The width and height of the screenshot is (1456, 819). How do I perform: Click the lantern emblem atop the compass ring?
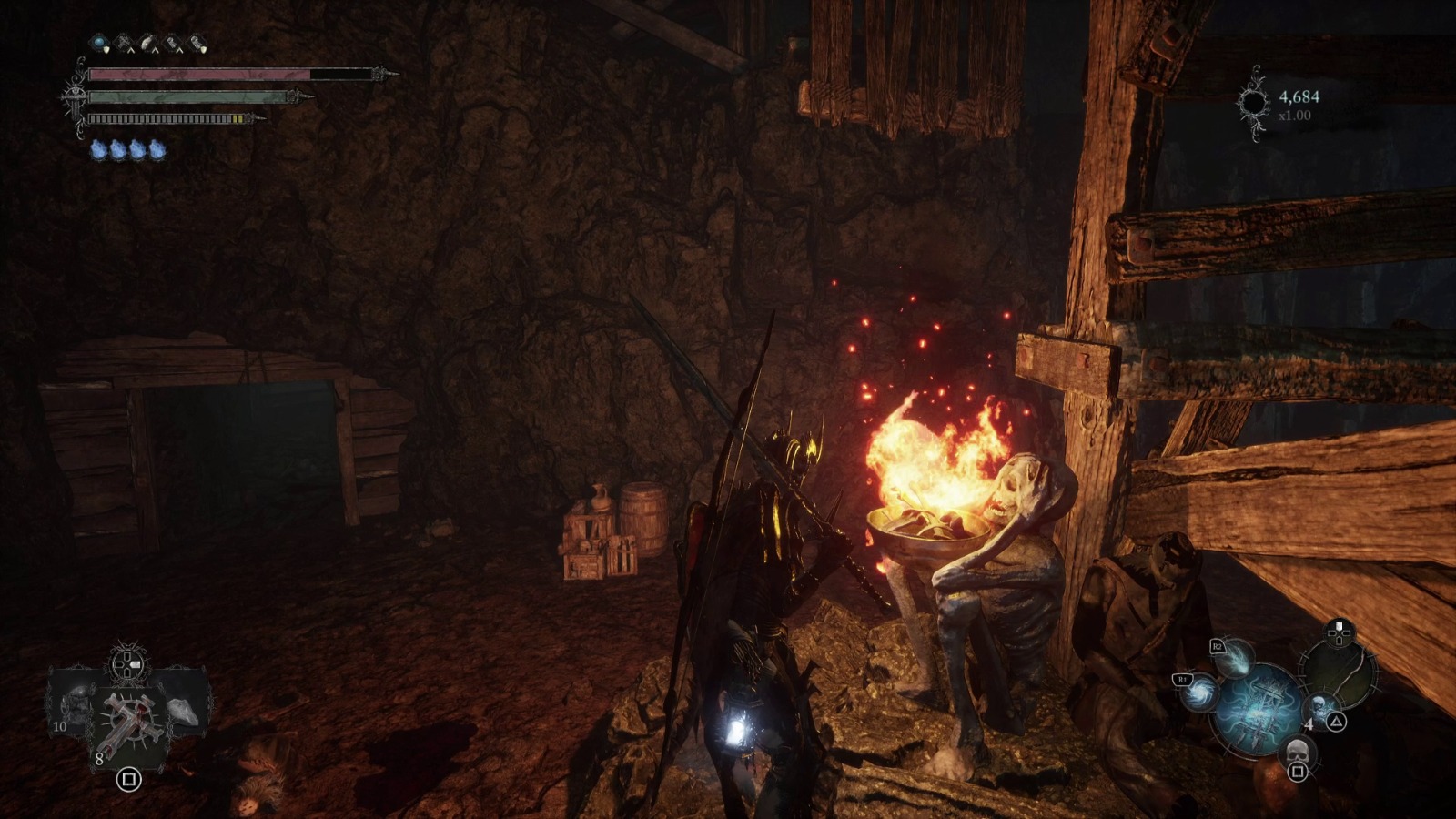[1339, 631]
